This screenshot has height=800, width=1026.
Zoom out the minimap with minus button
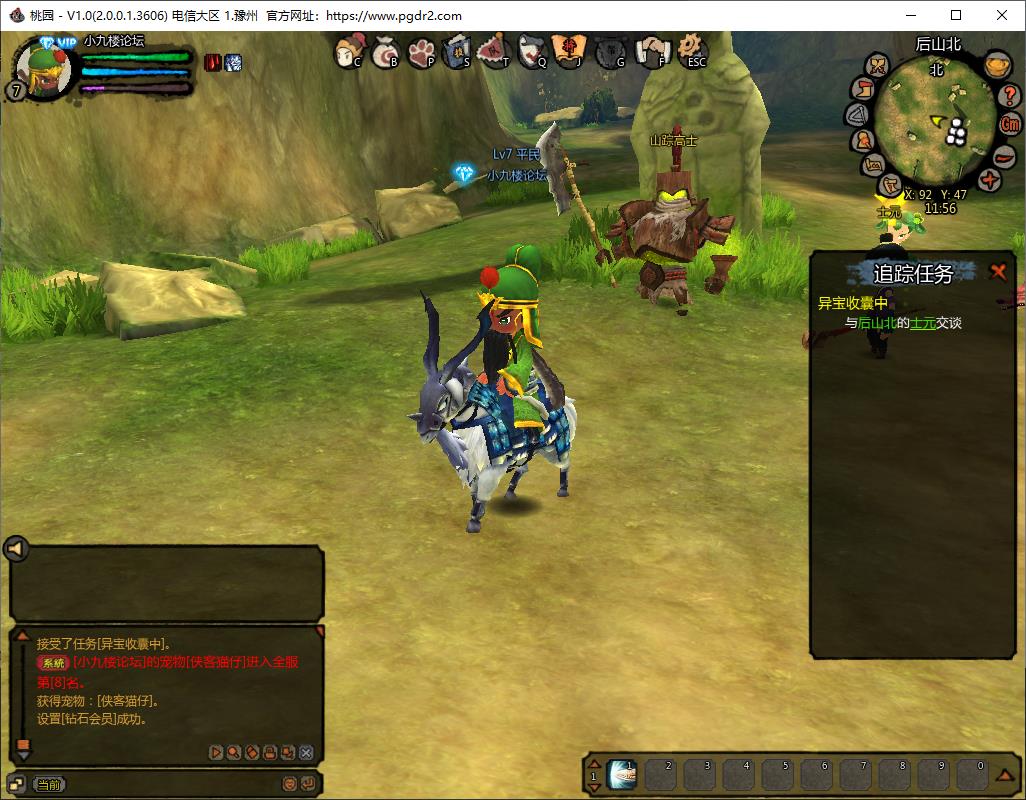pyautogui.click(x=1004, y=156)
